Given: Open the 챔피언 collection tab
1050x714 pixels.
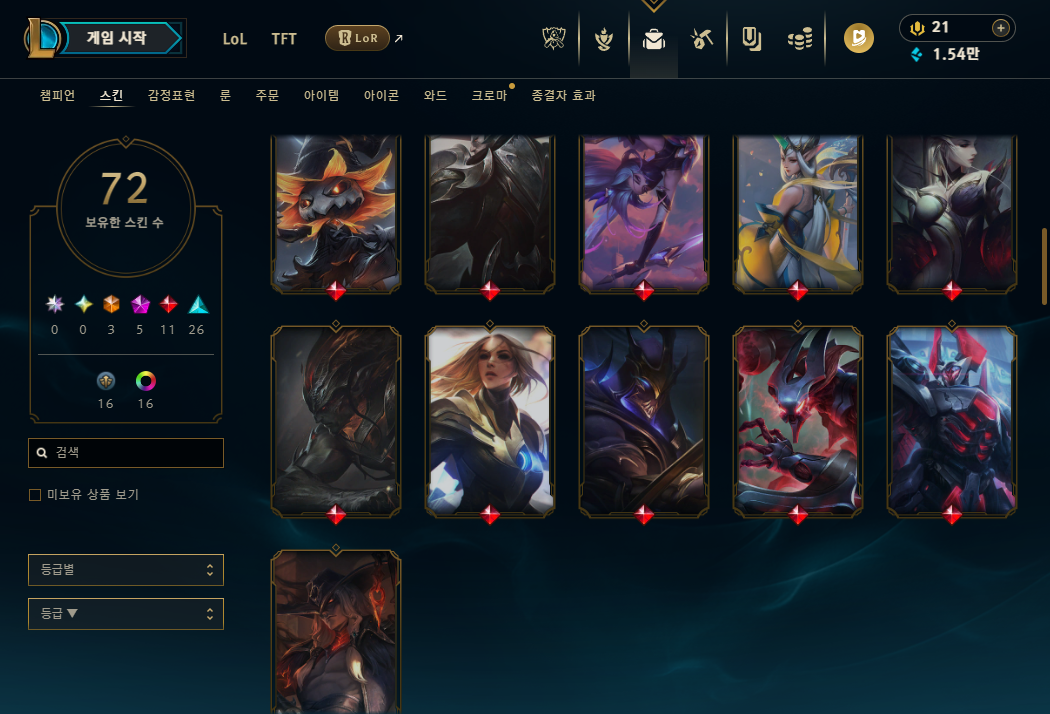Looking at the screenshot, I should 57,96.
